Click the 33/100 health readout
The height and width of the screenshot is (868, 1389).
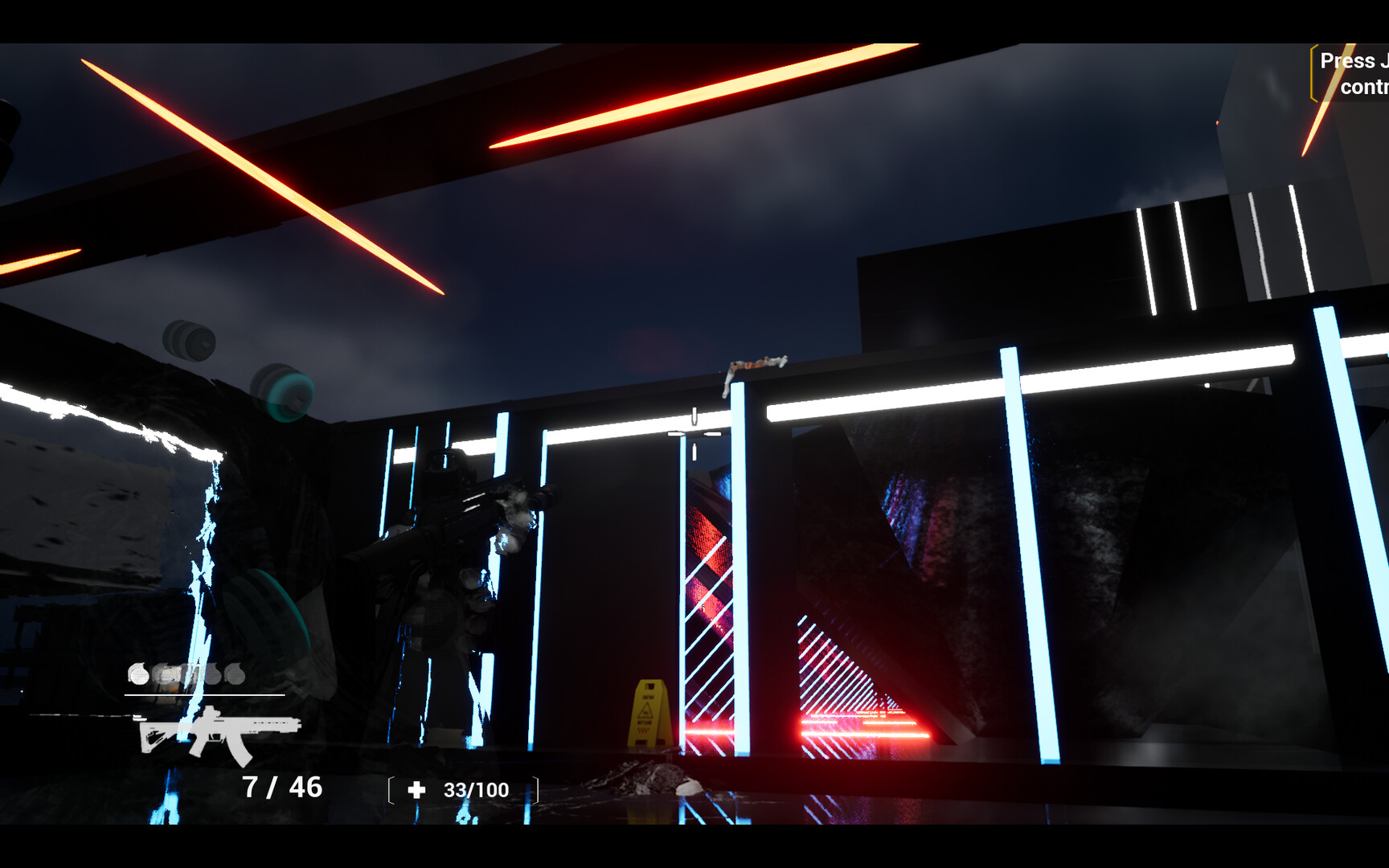pyautogui.click(x=474, y=789)
